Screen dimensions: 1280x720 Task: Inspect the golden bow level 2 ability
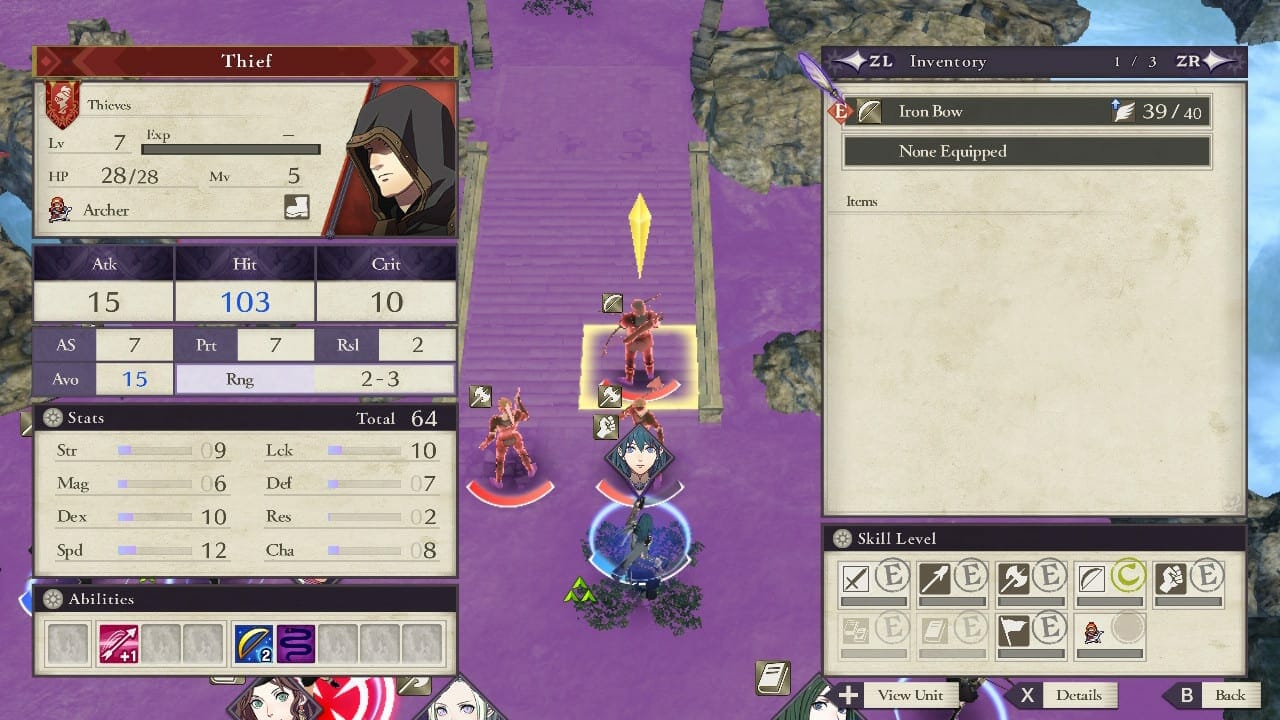click(x=252, y=645)
